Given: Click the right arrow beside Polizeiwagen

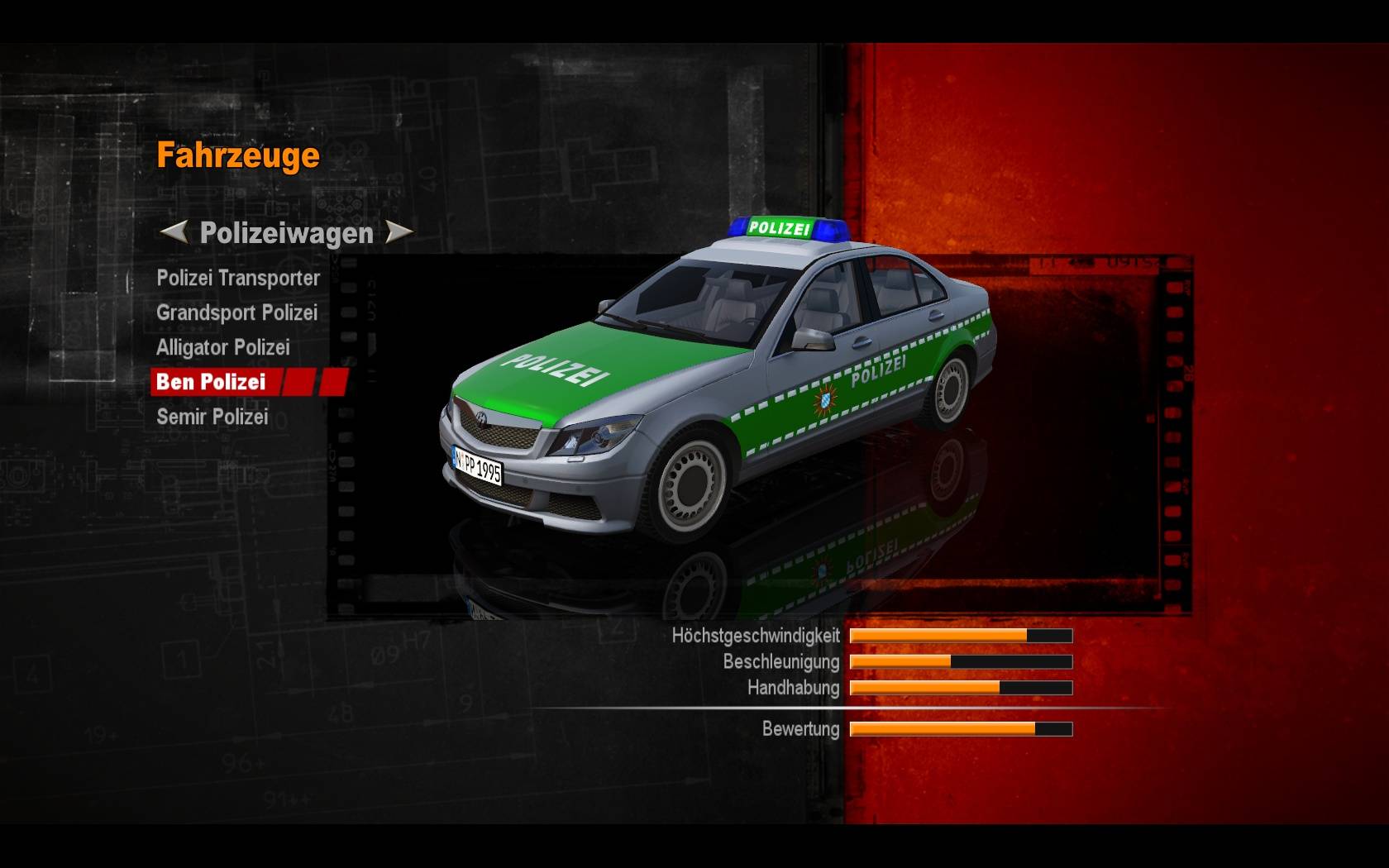Looking at the screenshot, I should click(x=399, y=232).
